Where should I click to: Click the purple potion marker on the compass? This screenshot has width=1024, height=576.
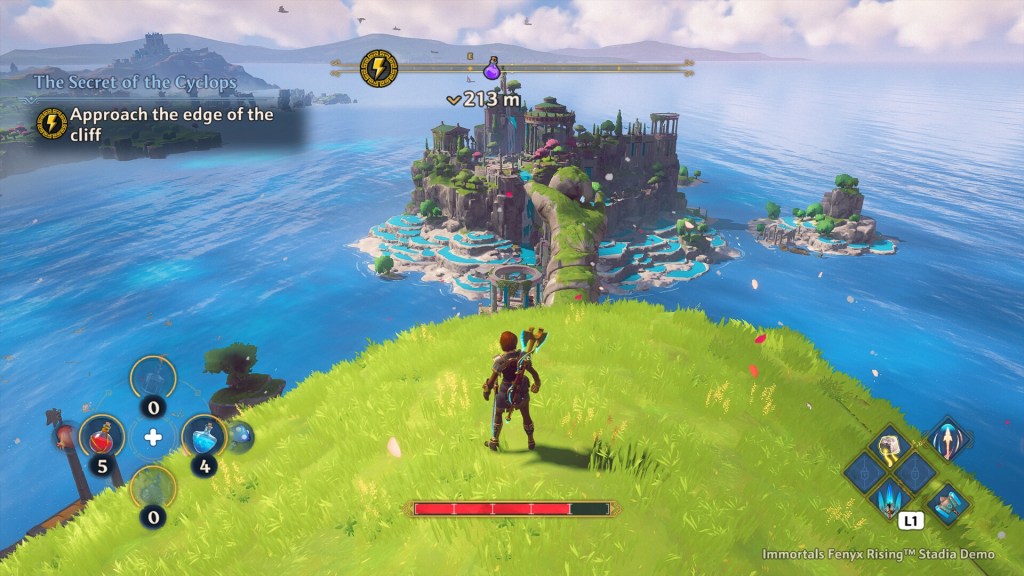492,70
